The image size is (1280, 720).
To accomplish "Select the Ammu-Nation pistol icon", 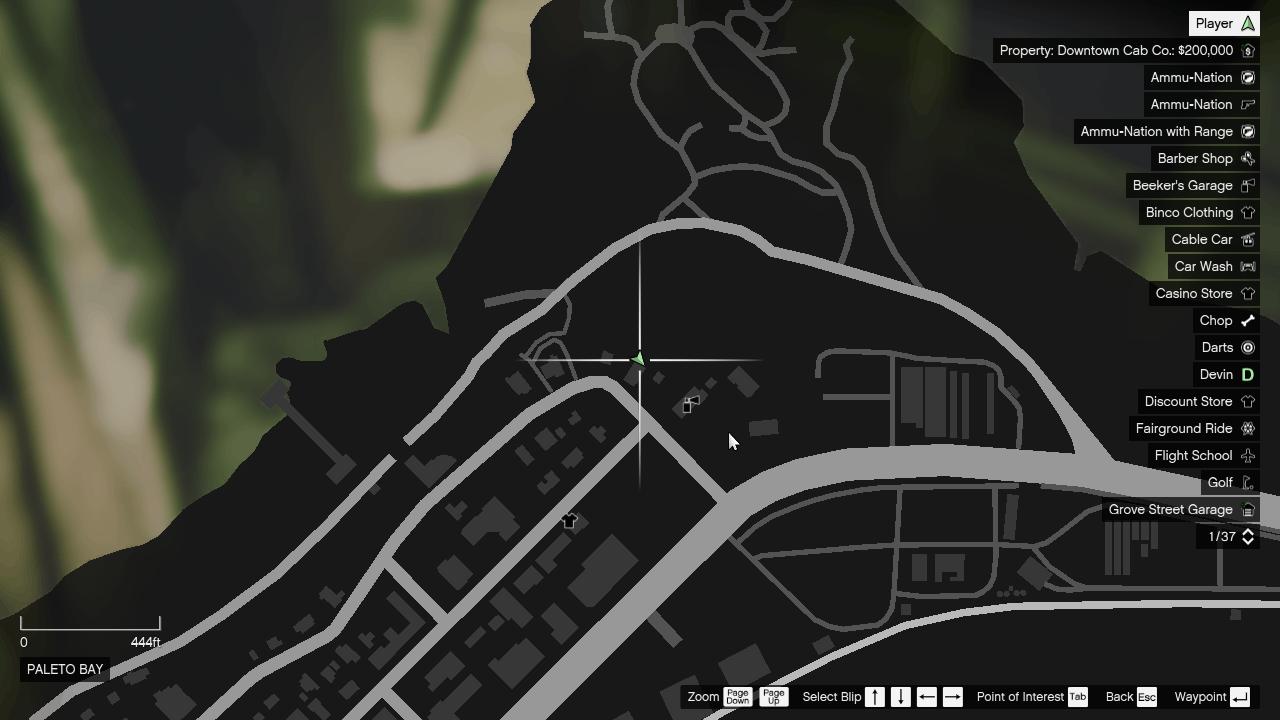I will [x=1247, y=104].
